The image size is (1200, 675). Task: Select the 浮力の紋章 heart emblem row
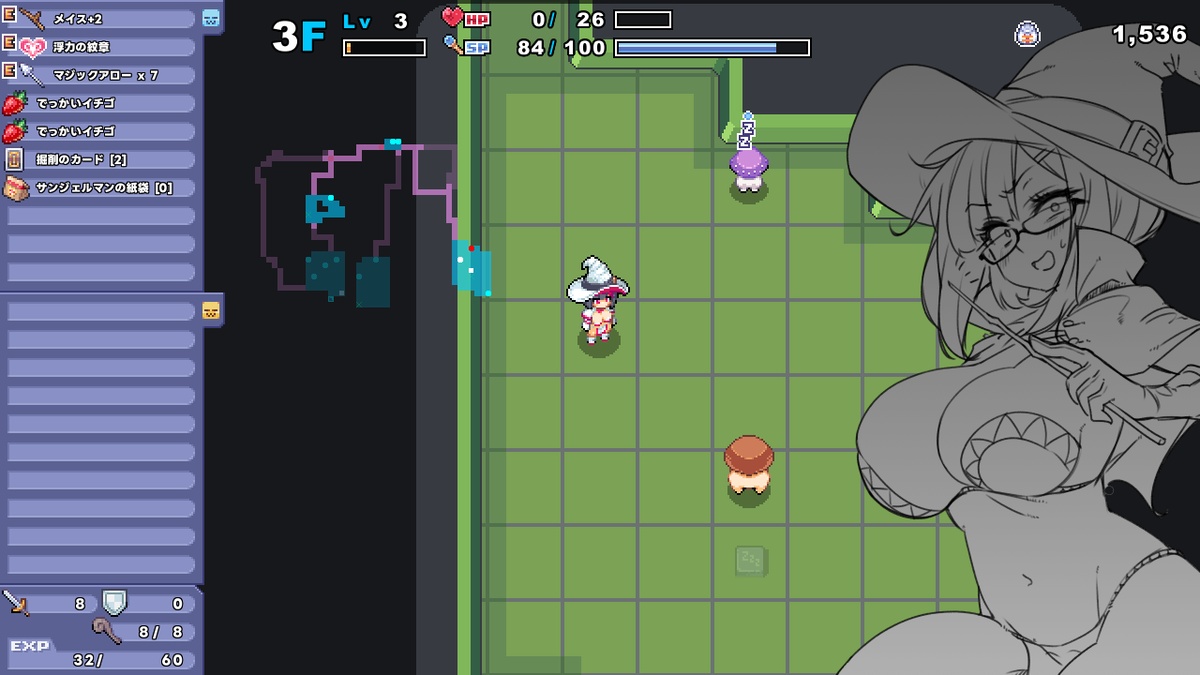(x=100, y=47)
